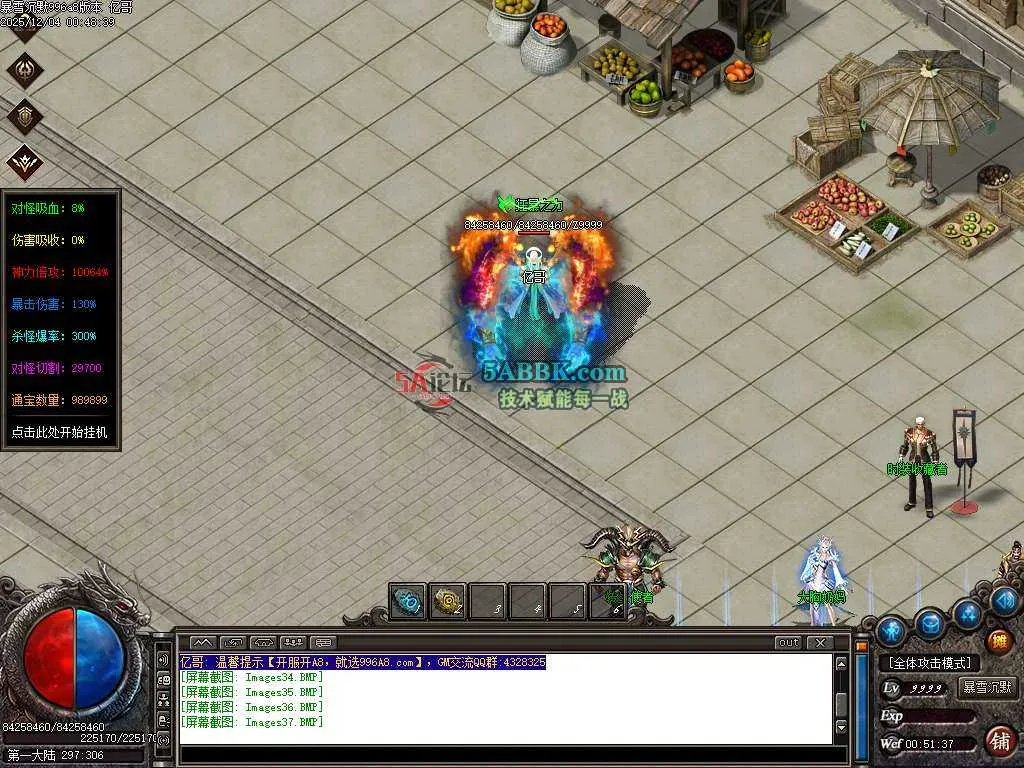Click the trident diamond icon on the left
The height and width of the screenshot is (768, 1024).
coord(24,70)
